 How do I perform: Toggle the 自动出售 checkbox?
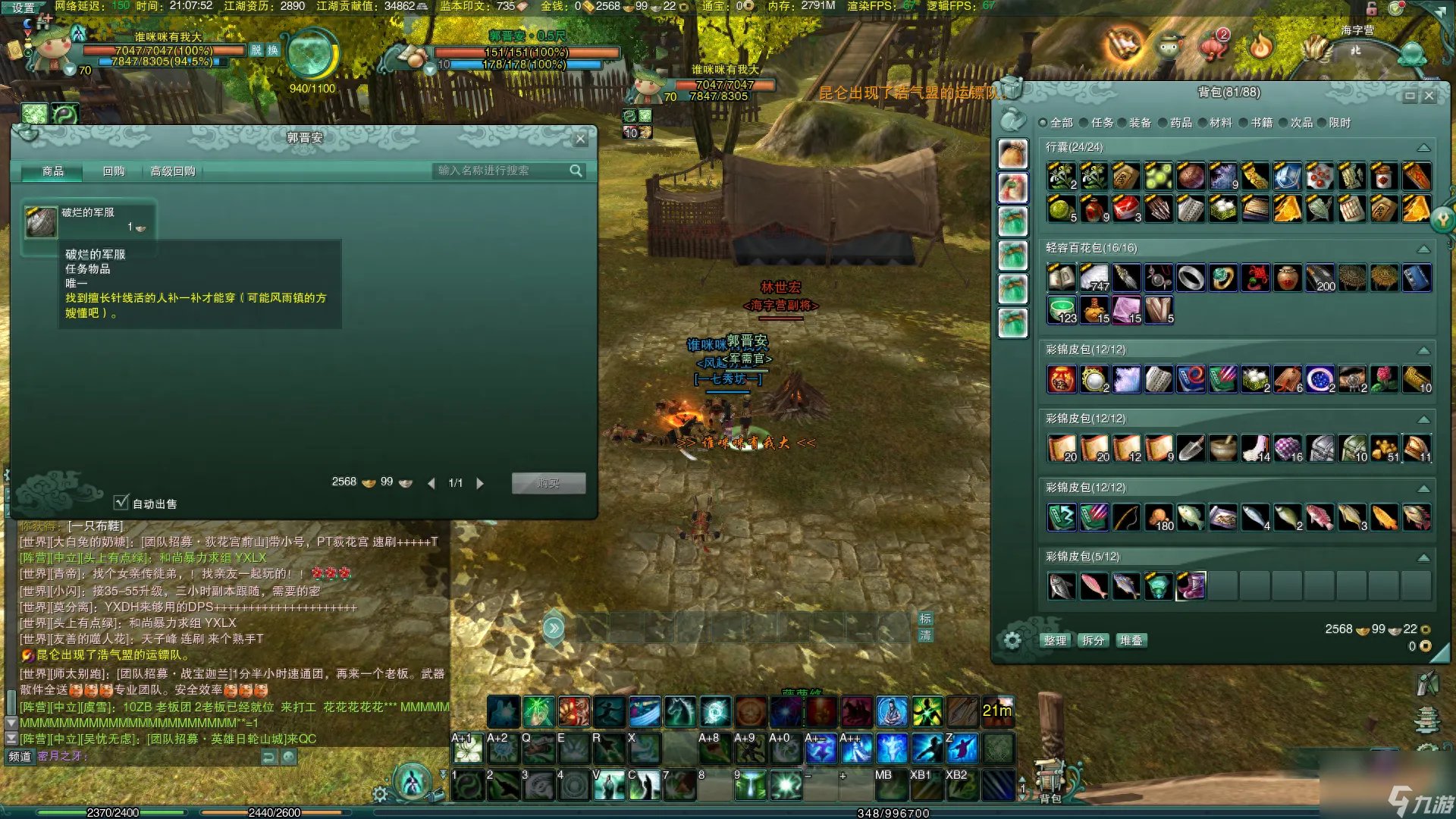(x=121, y=503)
